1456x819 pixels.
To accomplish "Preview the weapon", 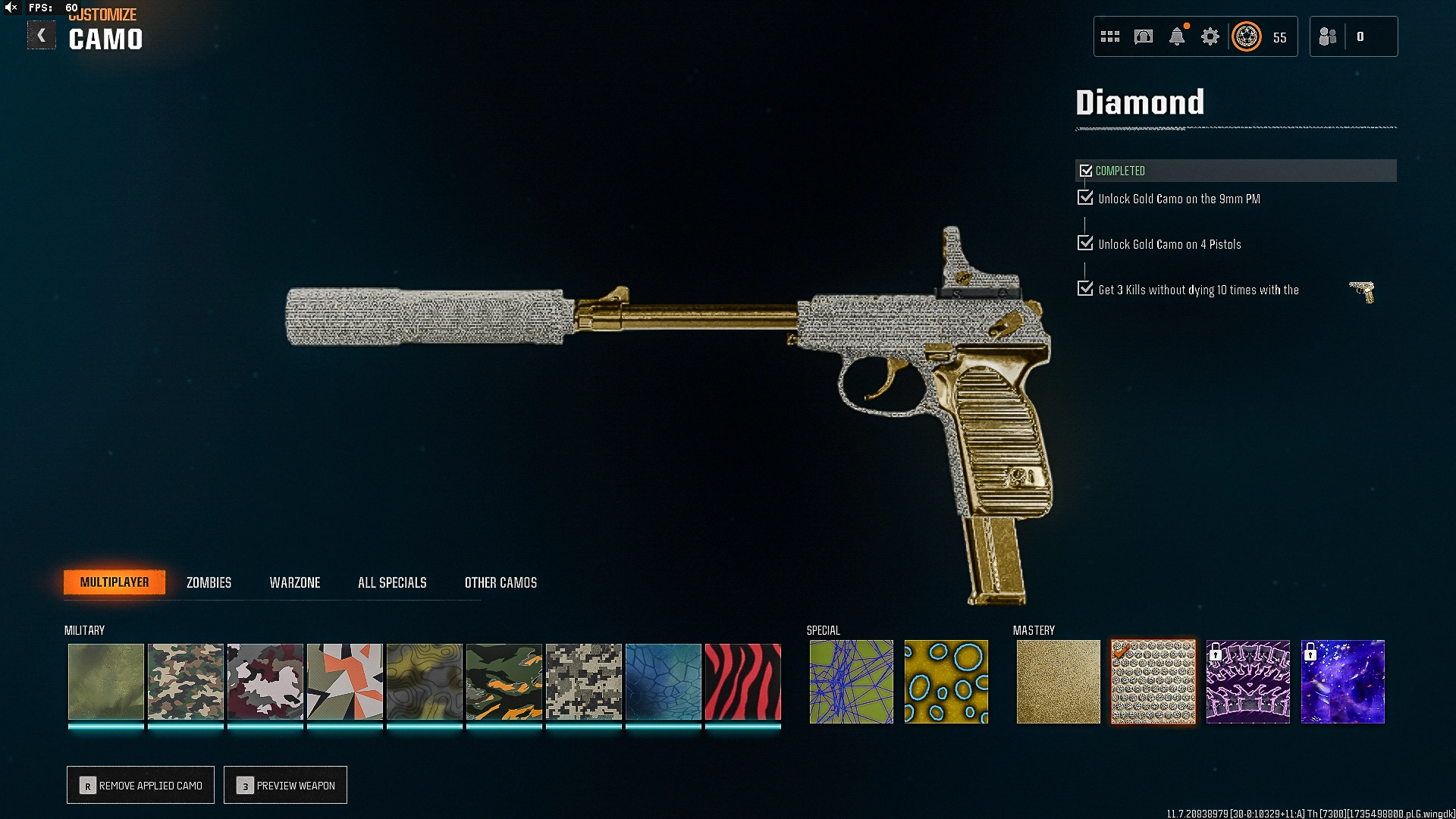I will click(285, 785).
